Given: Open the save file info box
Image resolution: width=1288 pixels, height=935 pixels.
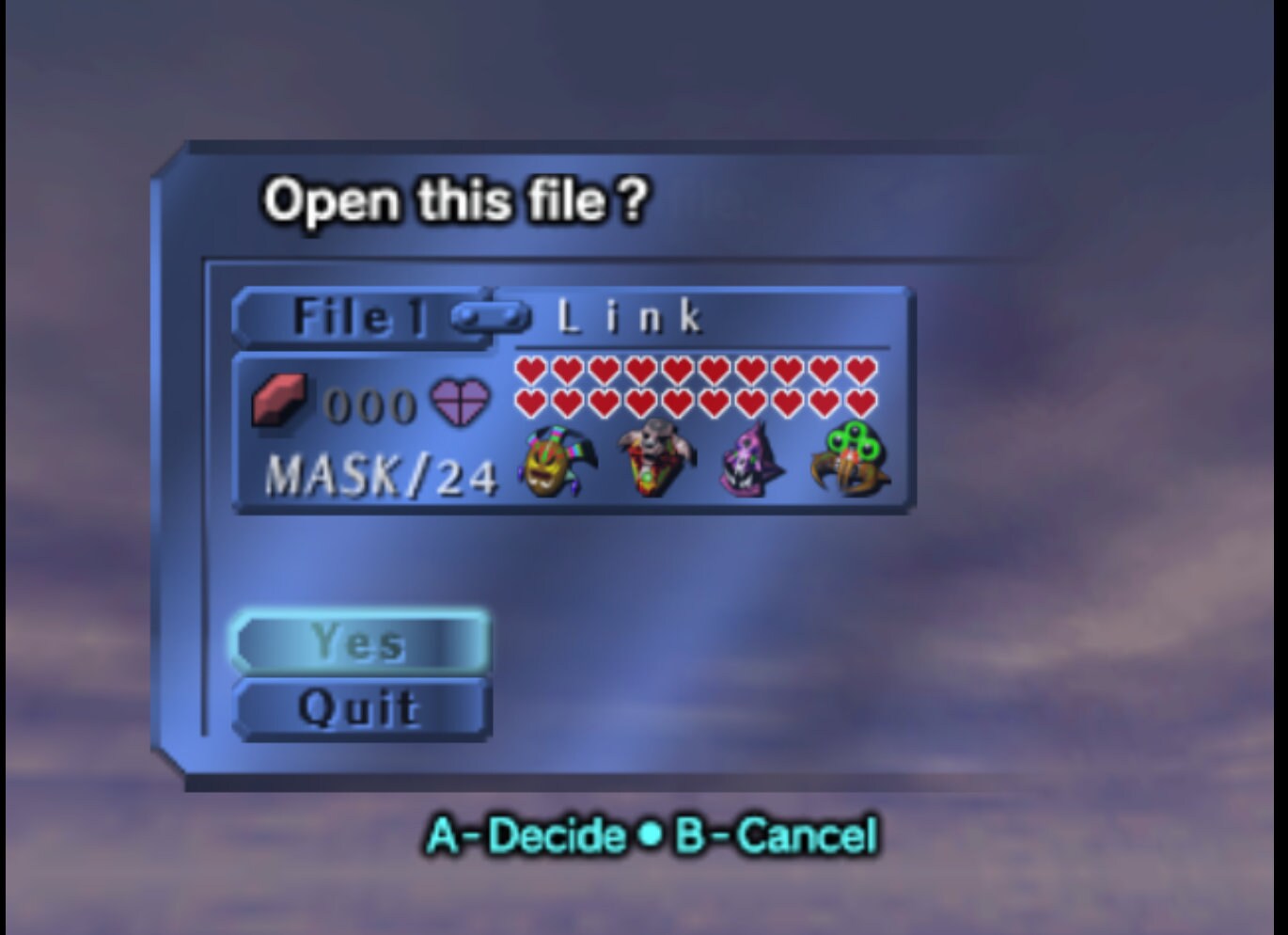Looking at the screenshot, I should click(573, 400).
